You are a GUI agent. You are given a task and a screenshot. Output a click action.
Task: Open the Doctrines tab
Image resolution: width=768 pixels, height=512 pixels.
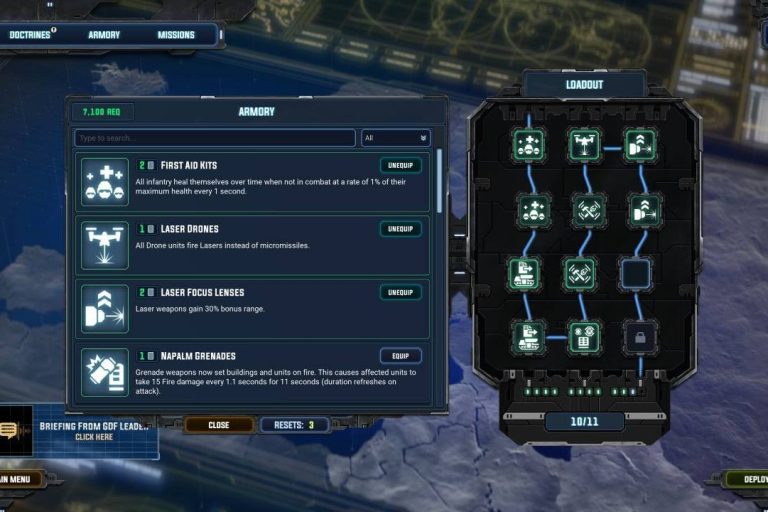pos(30,35)
